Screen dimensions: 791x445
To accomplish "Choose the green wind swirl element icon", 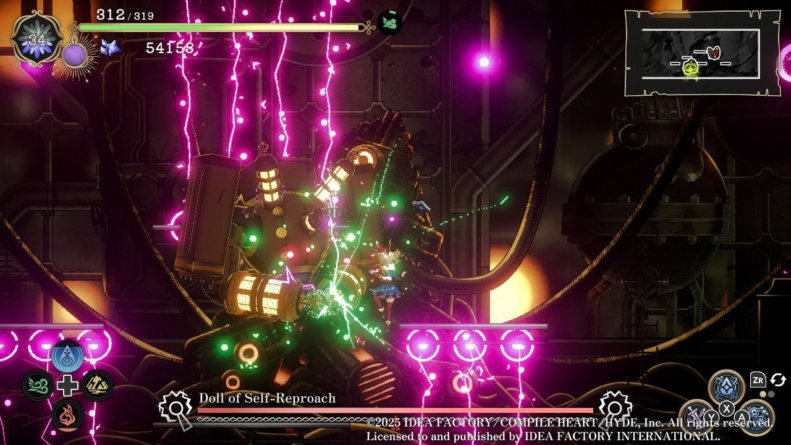I will 37,385.
